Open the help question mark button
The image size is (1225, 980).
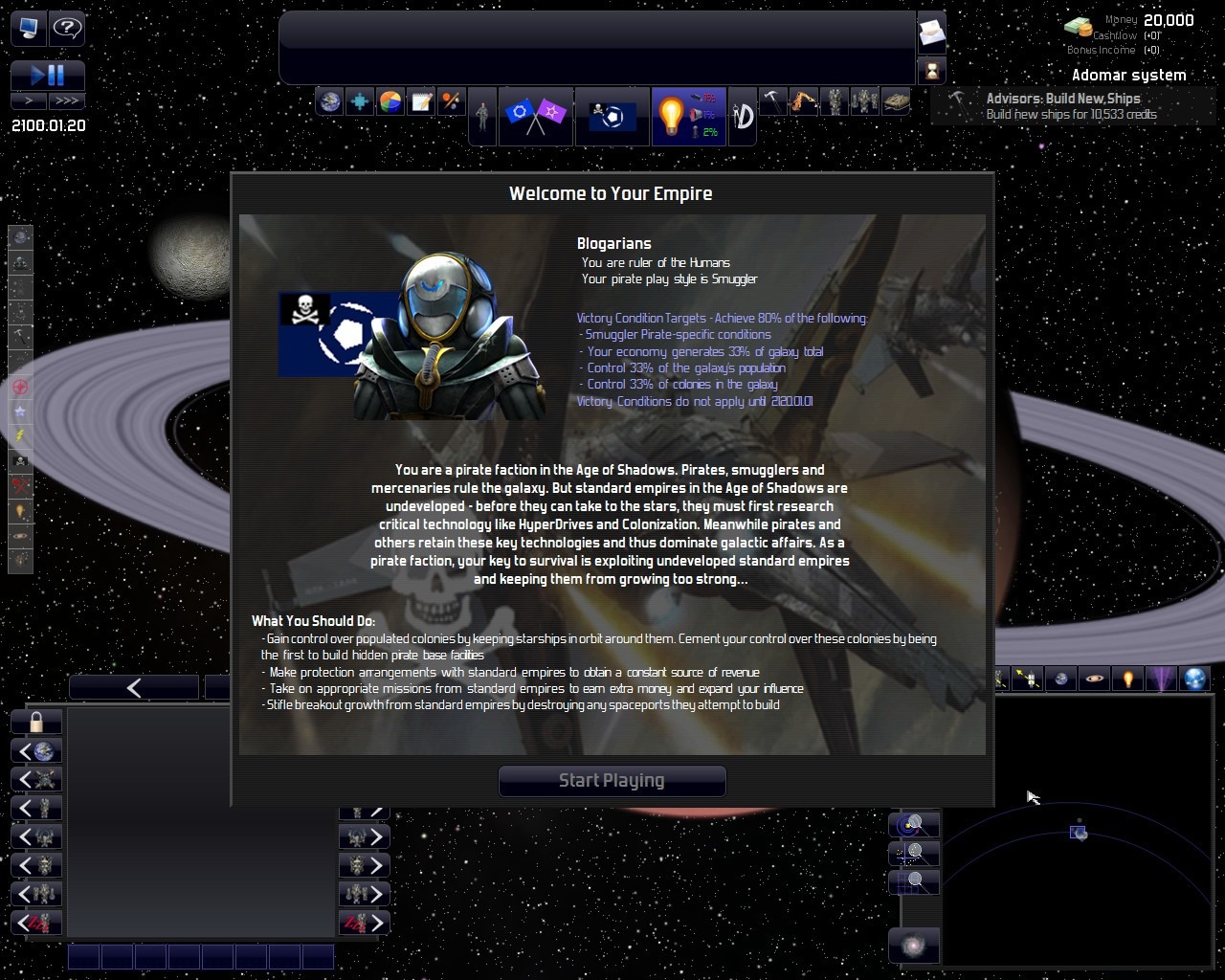coord(67,28)
